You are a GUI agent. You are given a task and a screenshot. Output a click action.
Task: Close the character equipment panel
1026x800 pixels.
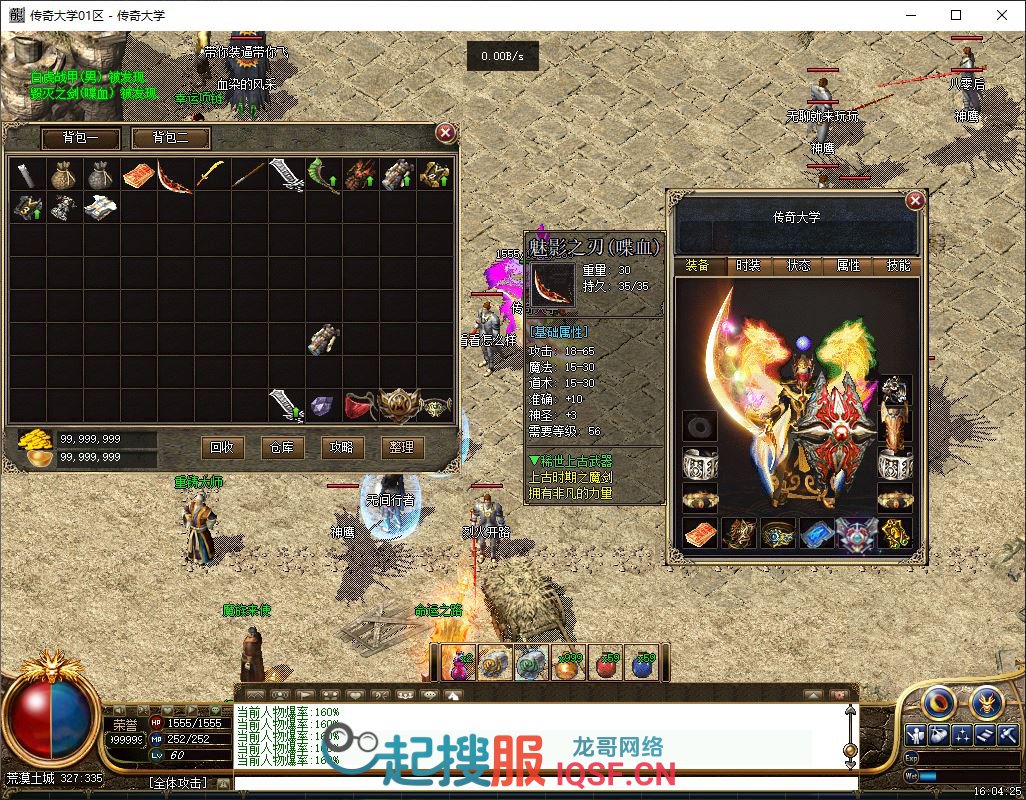[914, 201]
